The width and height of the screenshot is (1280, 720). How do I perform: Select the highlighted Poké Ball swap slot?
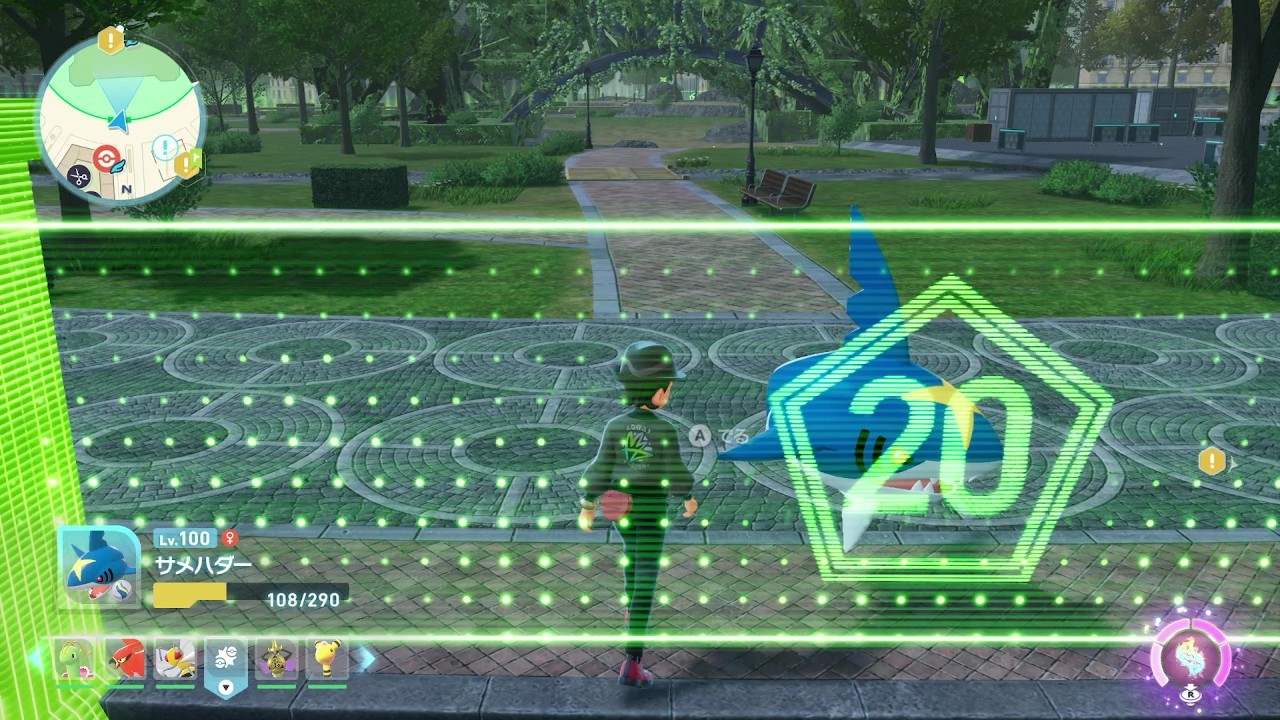[x=225, y=662]
